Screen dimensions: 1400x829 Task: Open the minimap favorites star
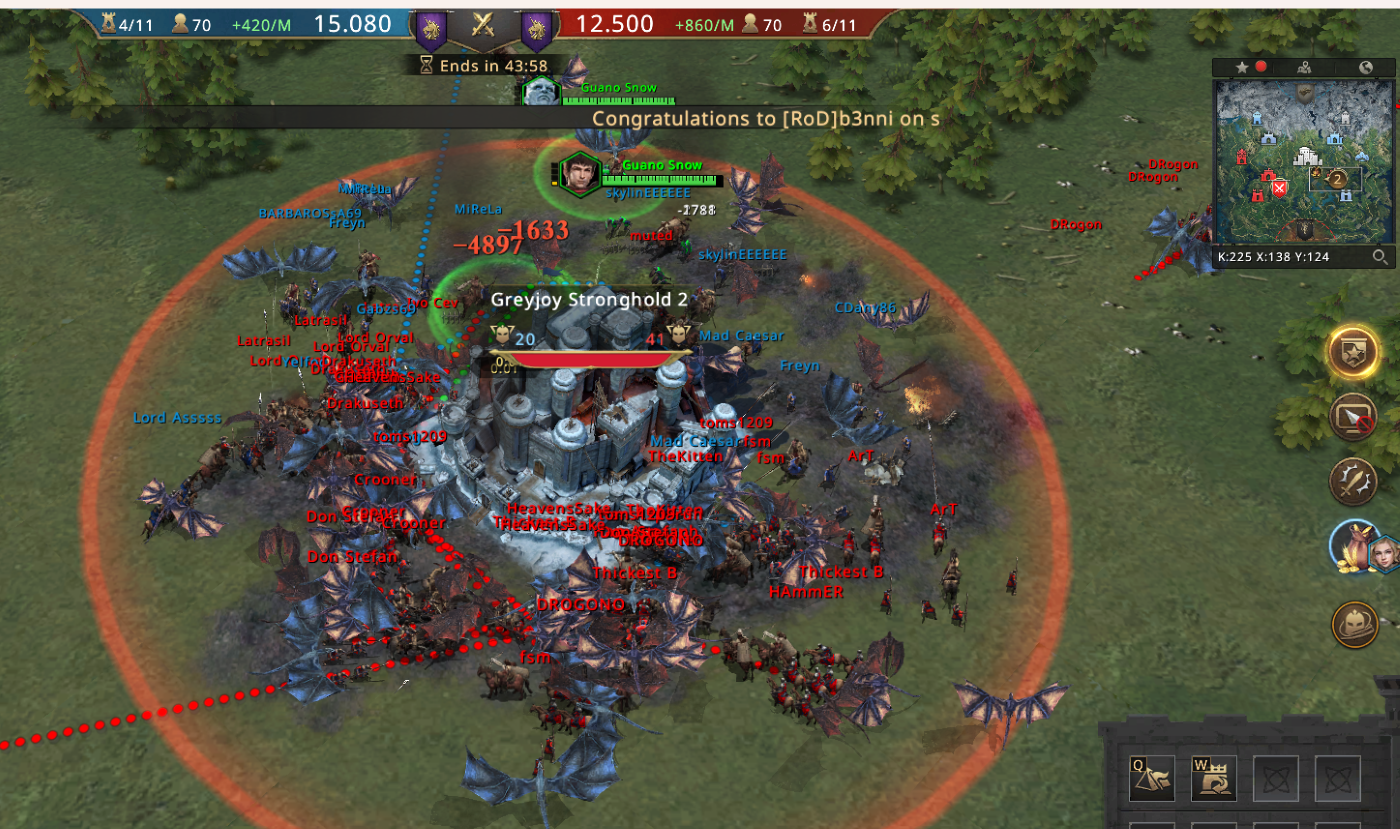[1242, 68]
